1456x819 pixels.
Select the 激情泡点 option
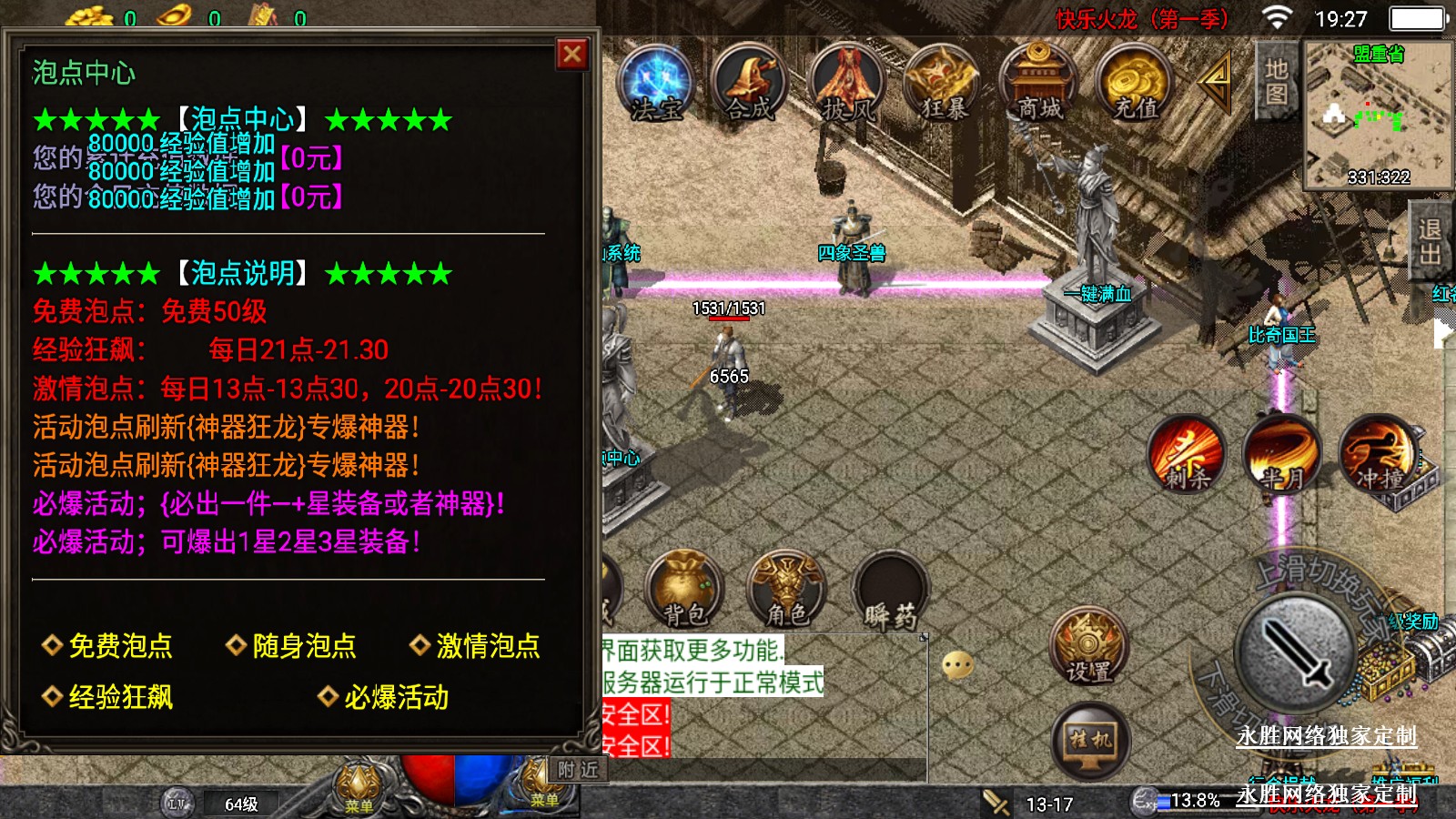point(476,646)
